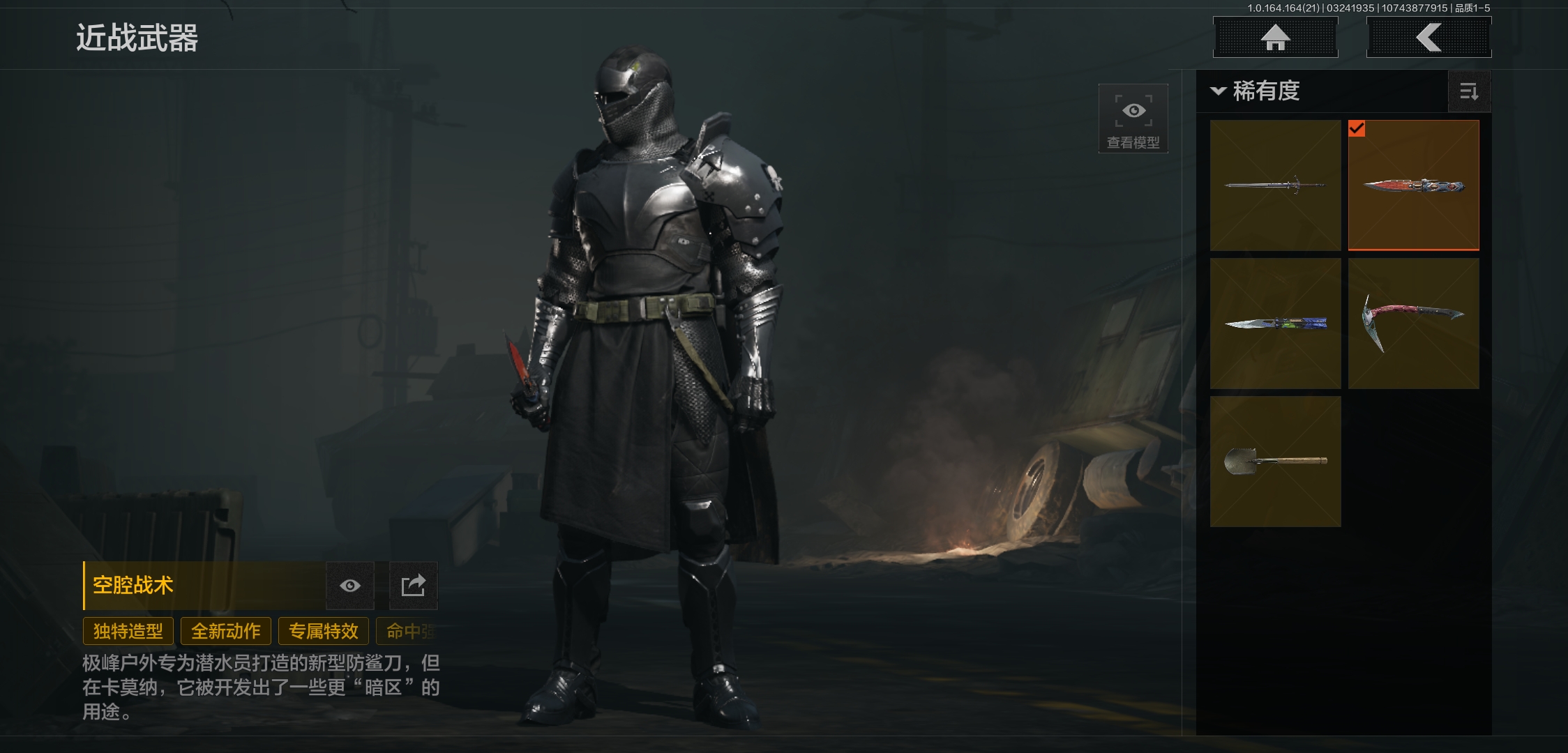Choose the blue butterfly knife skin

pos(1275,324)
